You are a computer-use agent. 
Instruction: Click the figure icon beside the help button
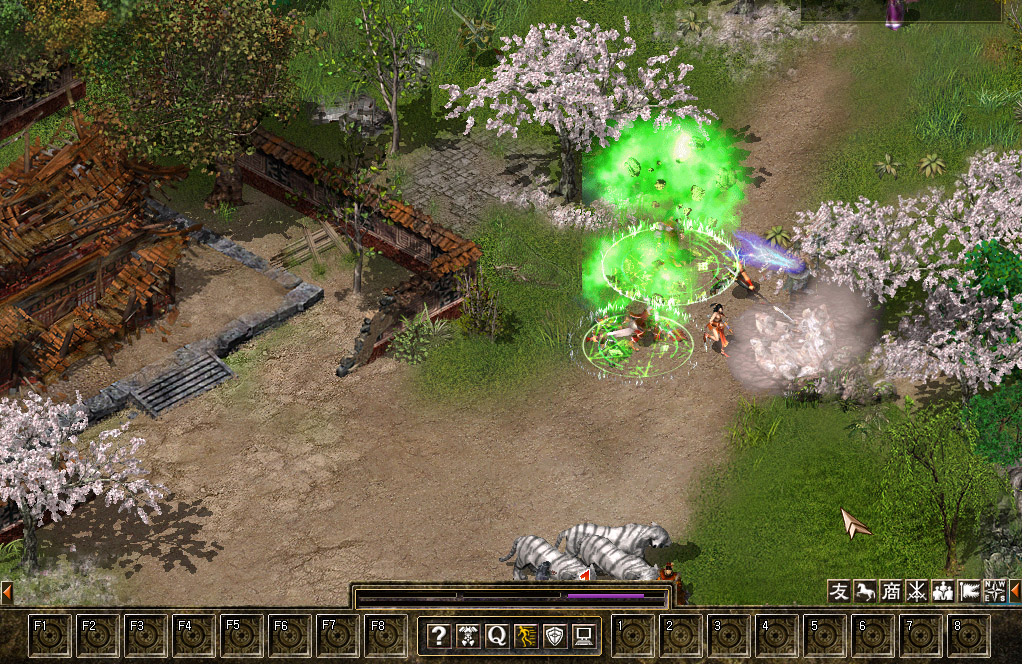pyautogui.click(x=467, y=635)
